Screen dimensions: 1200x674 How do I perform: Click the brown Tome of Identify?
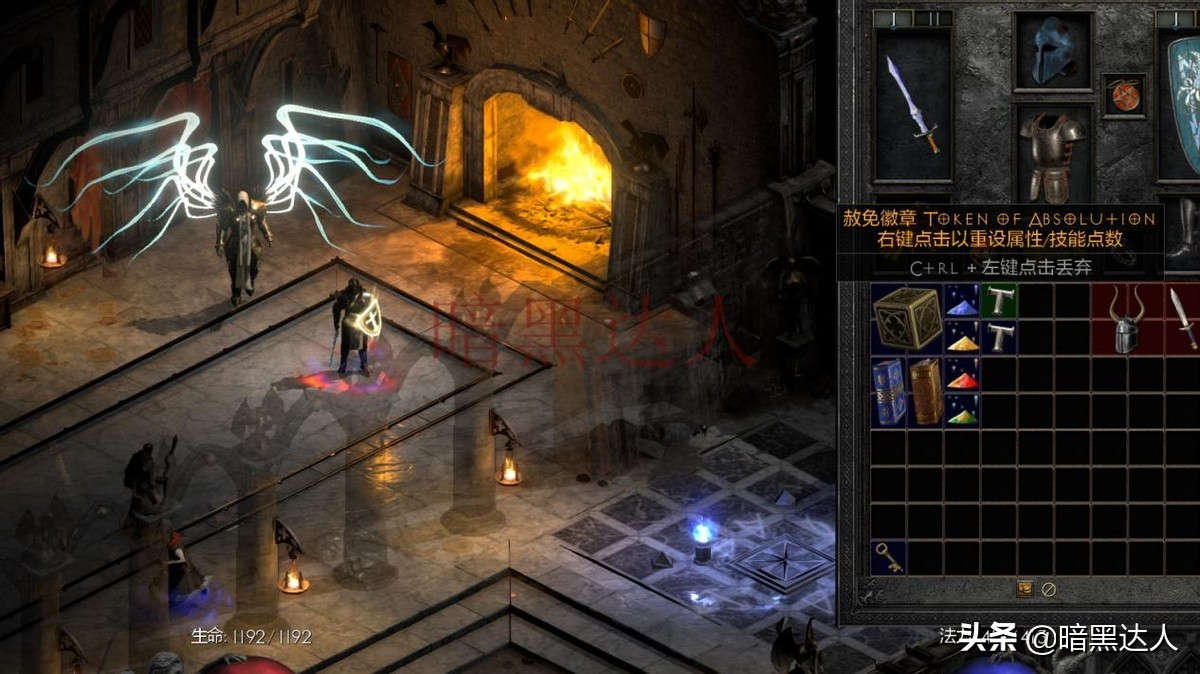(x=926, y=392)
